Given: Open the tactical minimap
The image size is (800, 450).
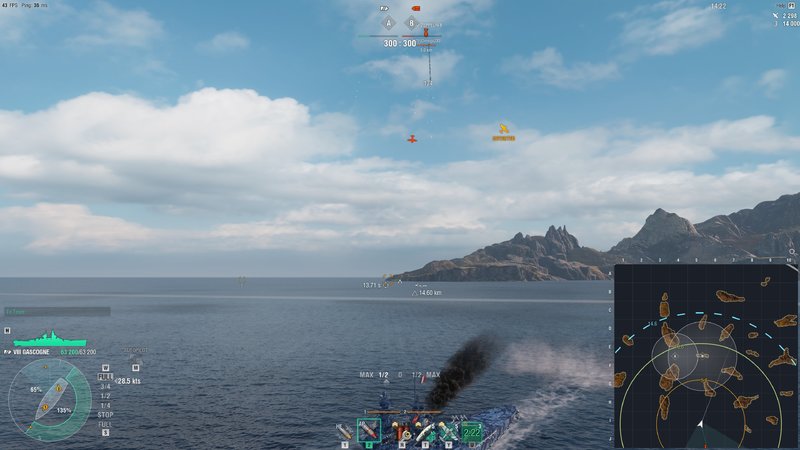Looking at the screenshot, I should (x=706, y=356).
